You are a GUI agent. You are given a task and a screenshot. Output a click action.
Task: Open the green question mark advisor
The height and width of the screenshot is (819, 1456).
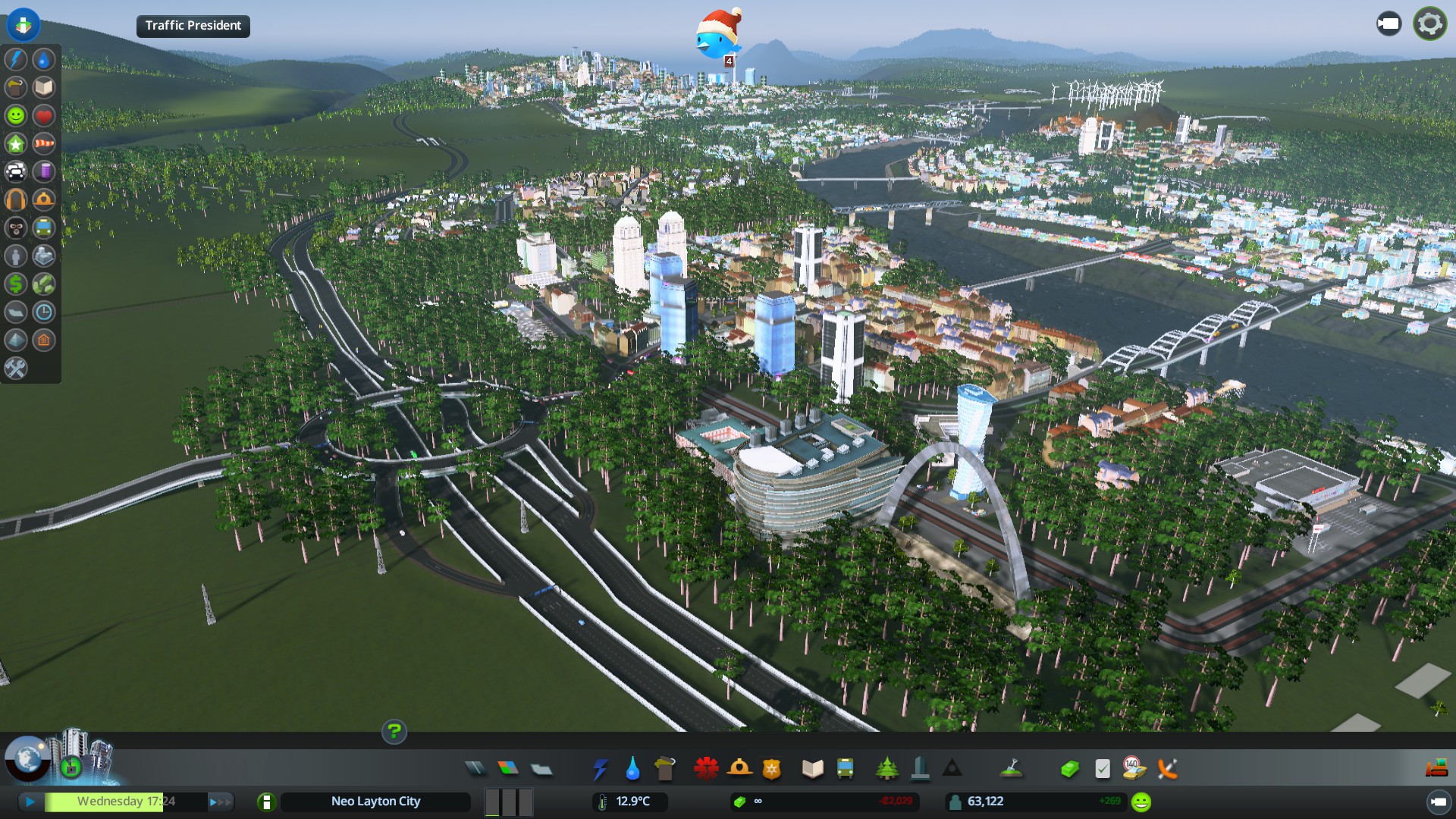click(x=394, y=732)
